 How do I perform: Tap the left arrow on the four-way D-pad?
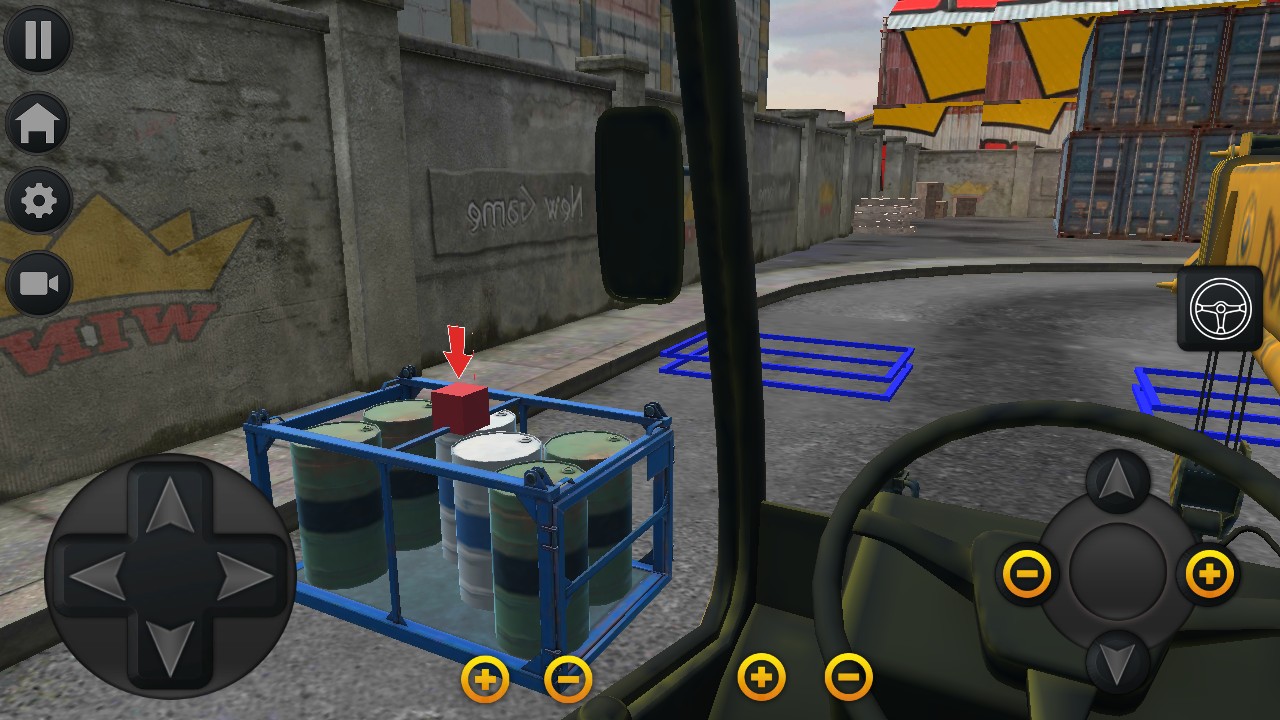coord(98,576)
